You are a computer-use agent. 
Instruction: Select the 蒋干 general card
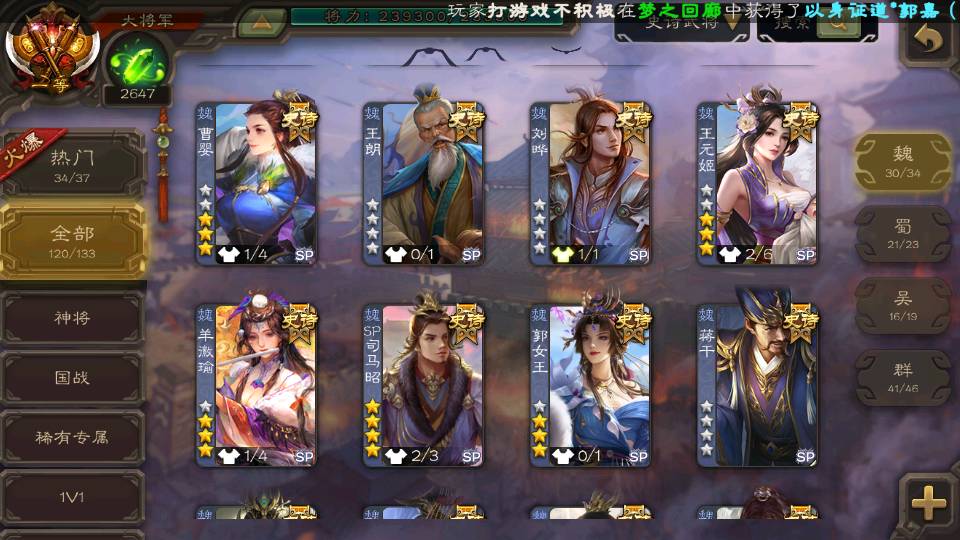(757, 385)
